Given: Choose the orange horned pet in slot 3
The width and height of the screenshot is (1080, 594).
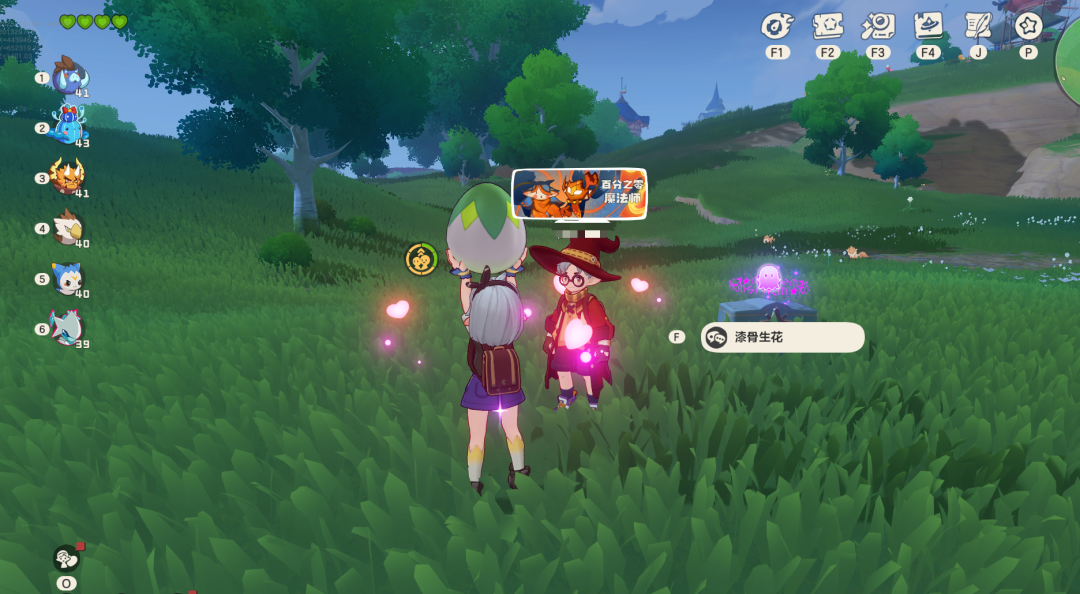Looking at the screenshot, I should pyautogui.click(x=68, y=177).
